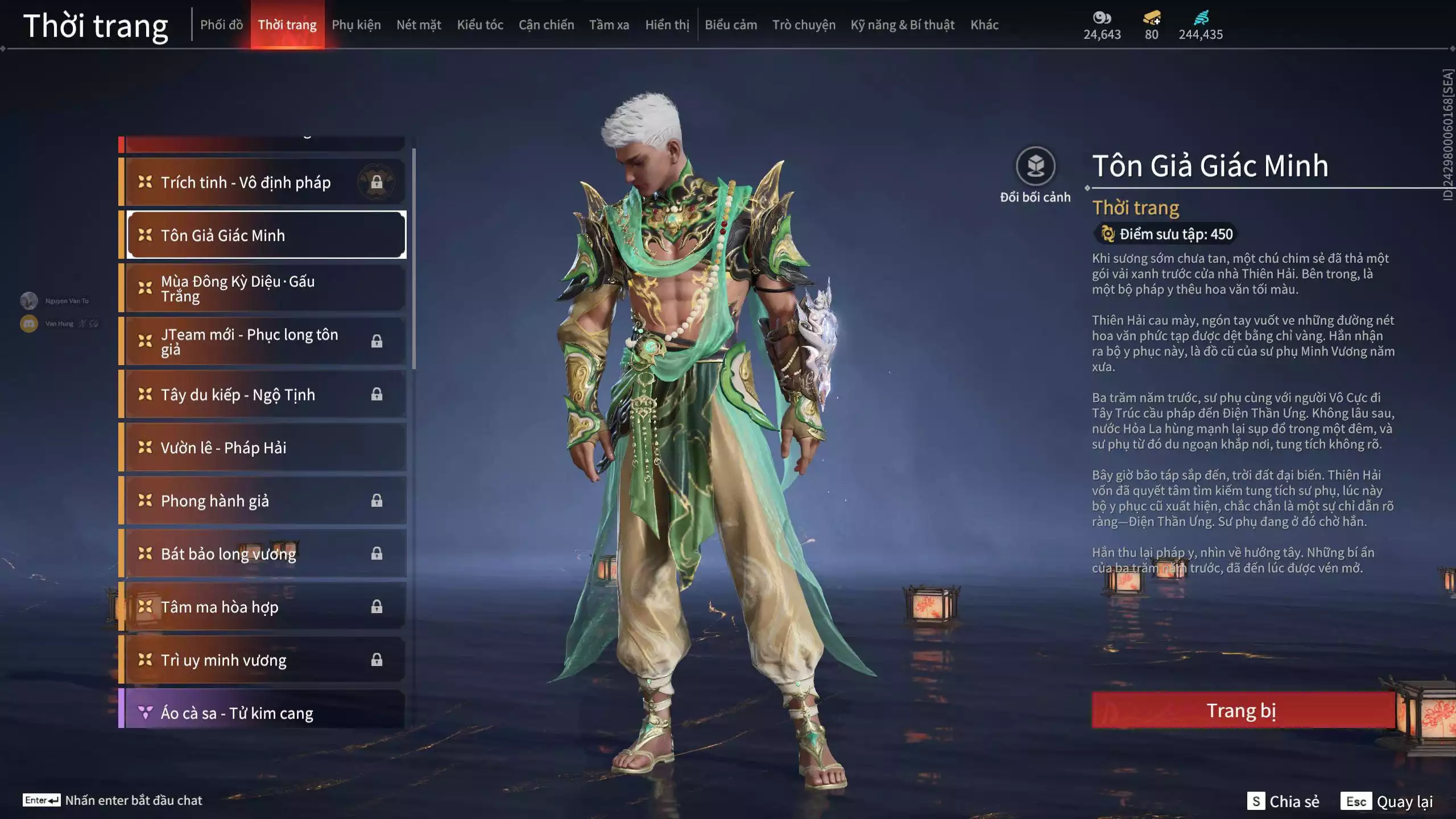
Task: Switch to the Khác tab
Action: [984, 25]
